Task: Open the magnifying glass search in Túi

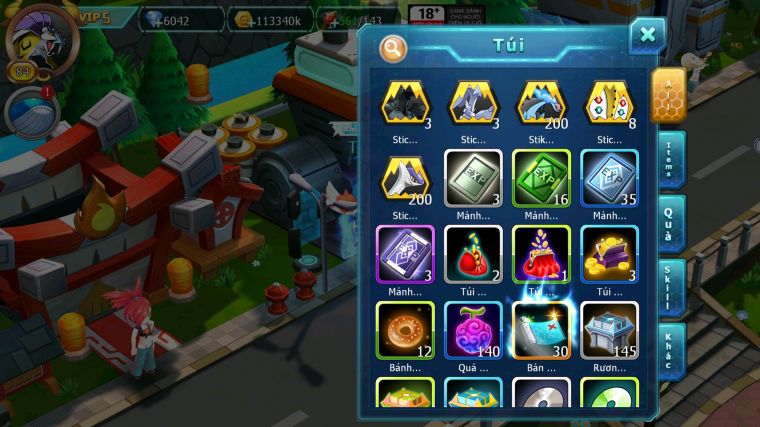Action: click(393, 47)
